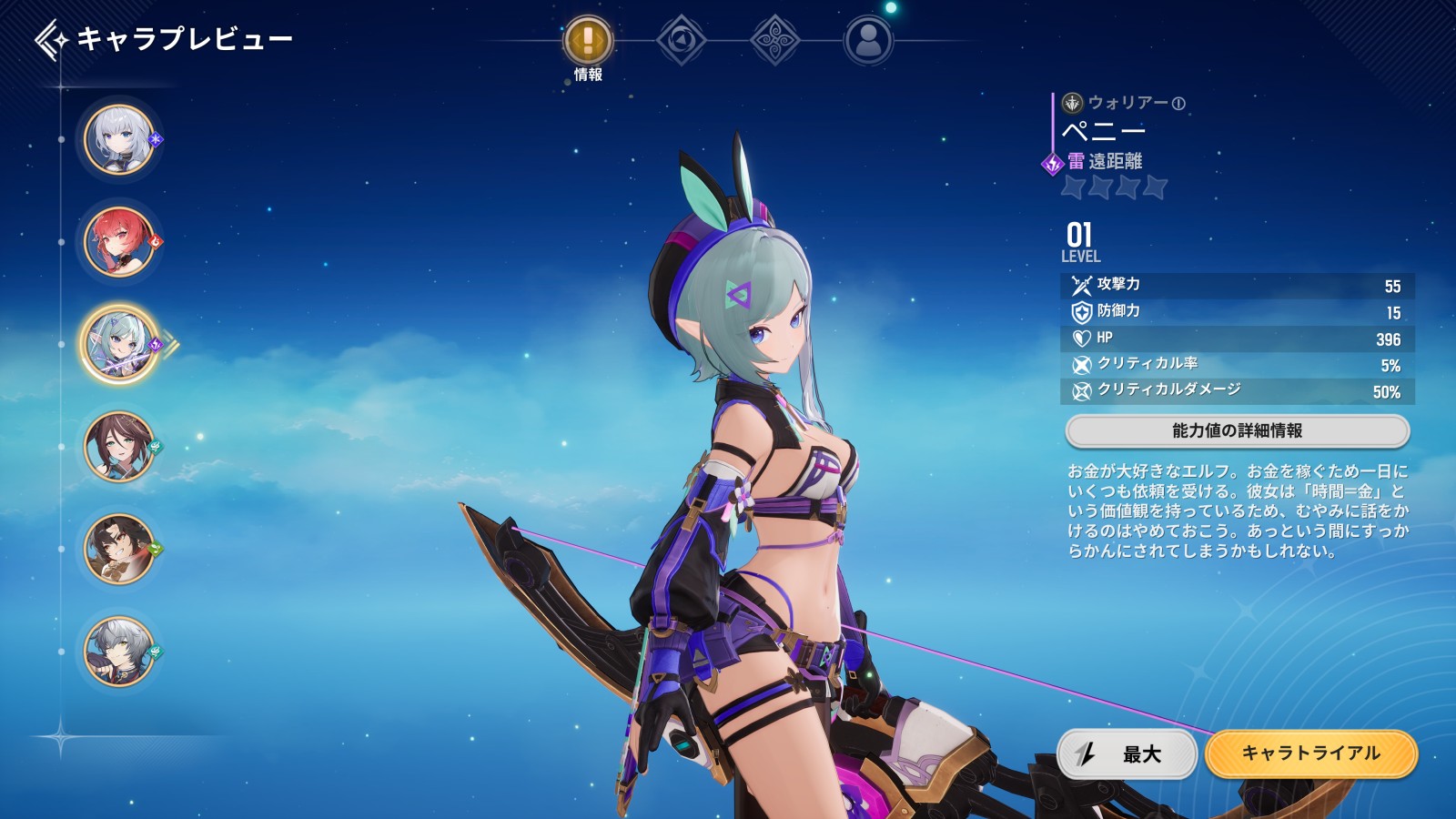Switch to the second diamond-shaped tab
This screenshot has height=819, width=1456.
pos(681,41)
